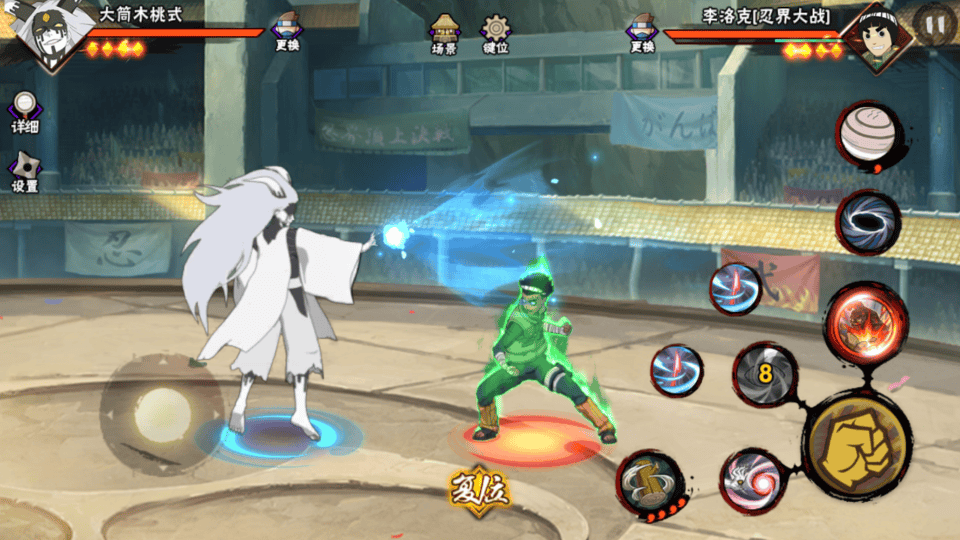Open the 详细 details panel
Screen dimensions: 960x540
25,112
